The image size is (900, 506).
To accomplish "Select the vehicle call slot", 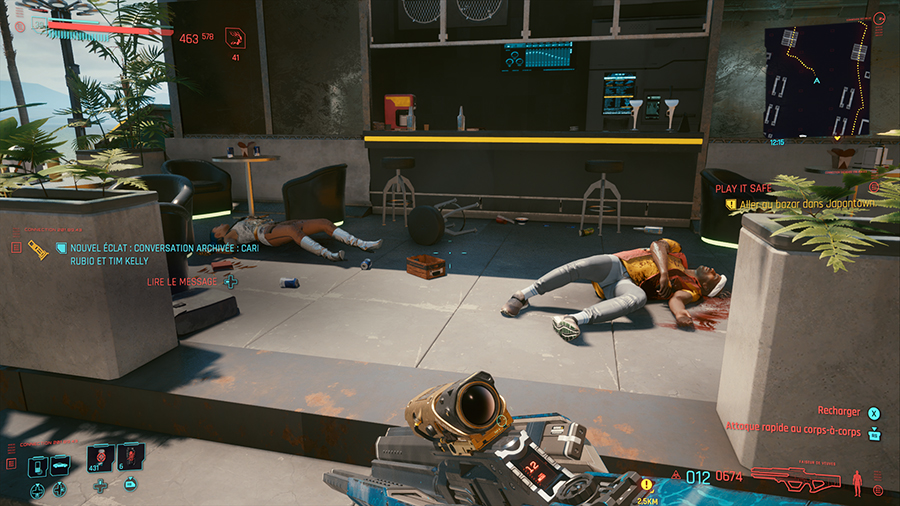I will coord(60,465).
